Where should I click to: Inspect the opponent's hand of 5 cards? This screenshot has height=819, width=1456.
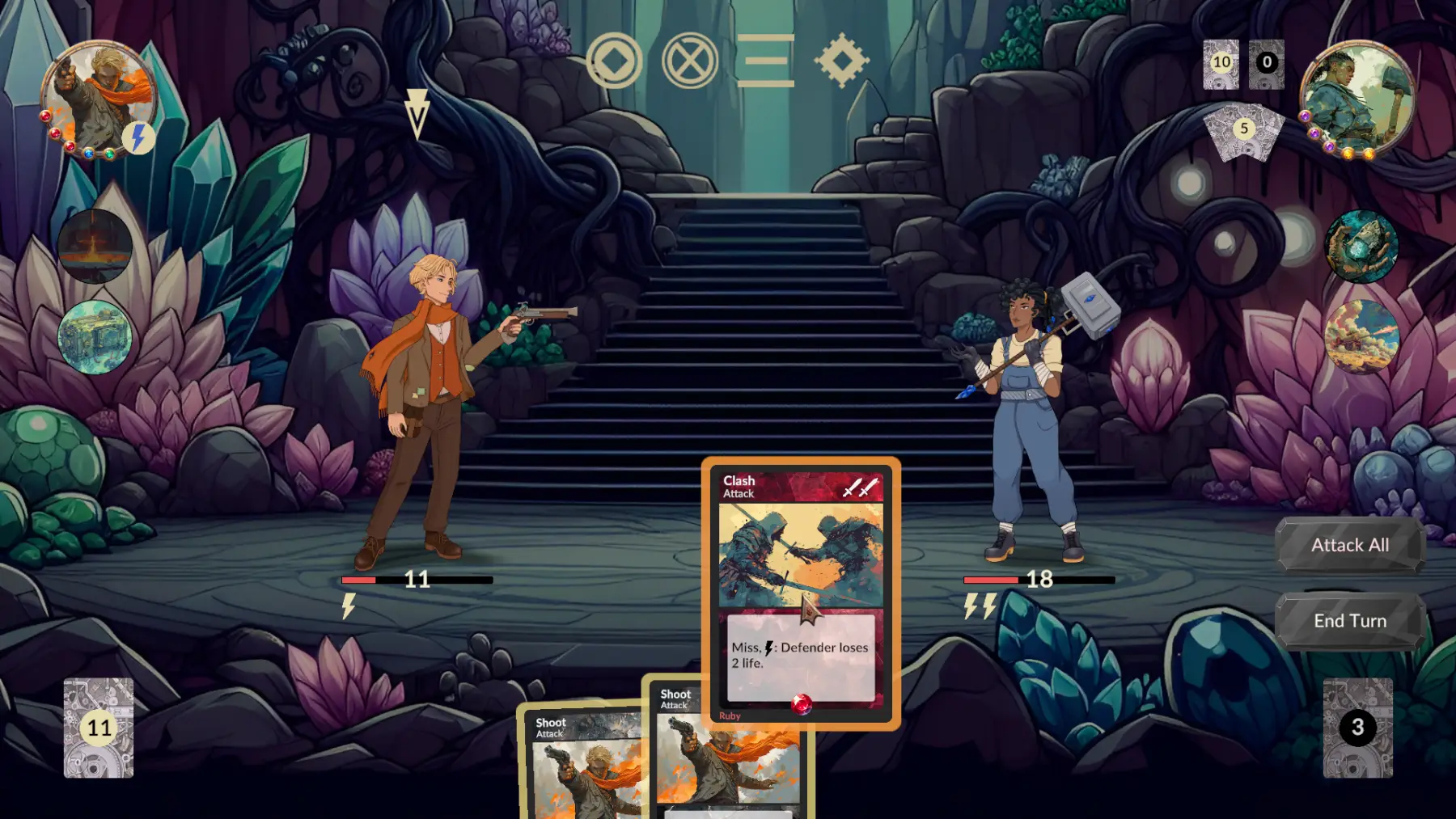pyautogui.click(x=1244, y=129)
